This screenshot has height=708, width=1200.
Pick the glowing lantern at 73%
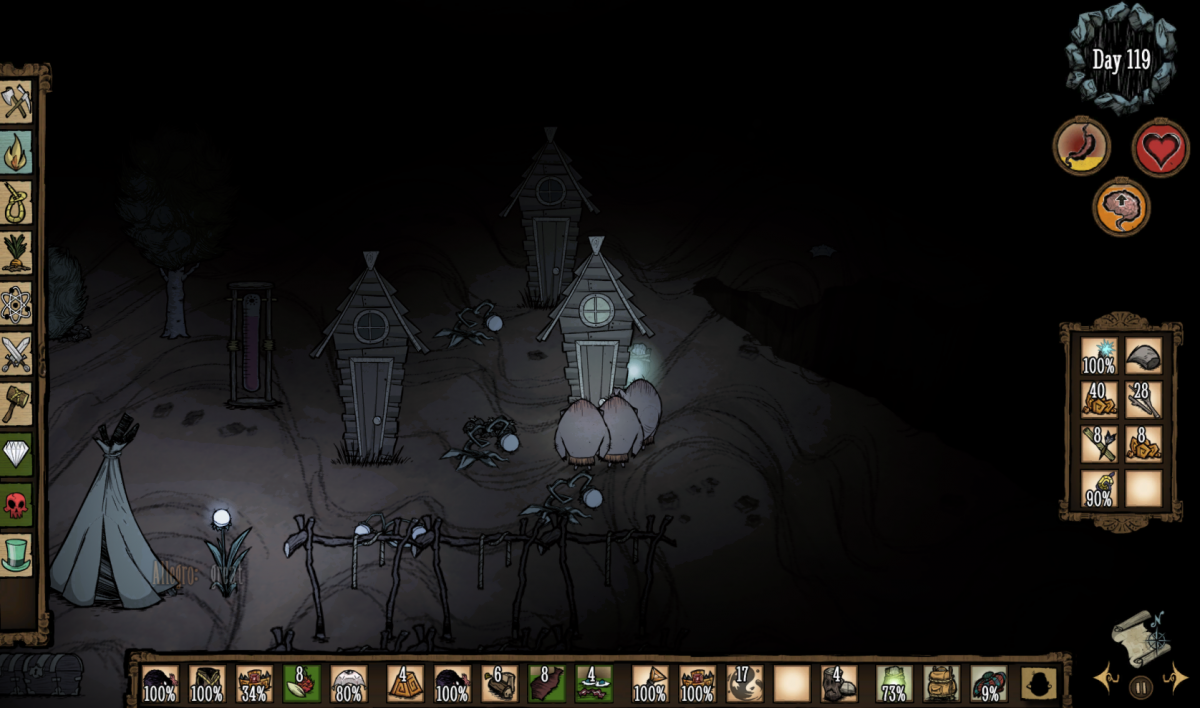click(894, 684)
